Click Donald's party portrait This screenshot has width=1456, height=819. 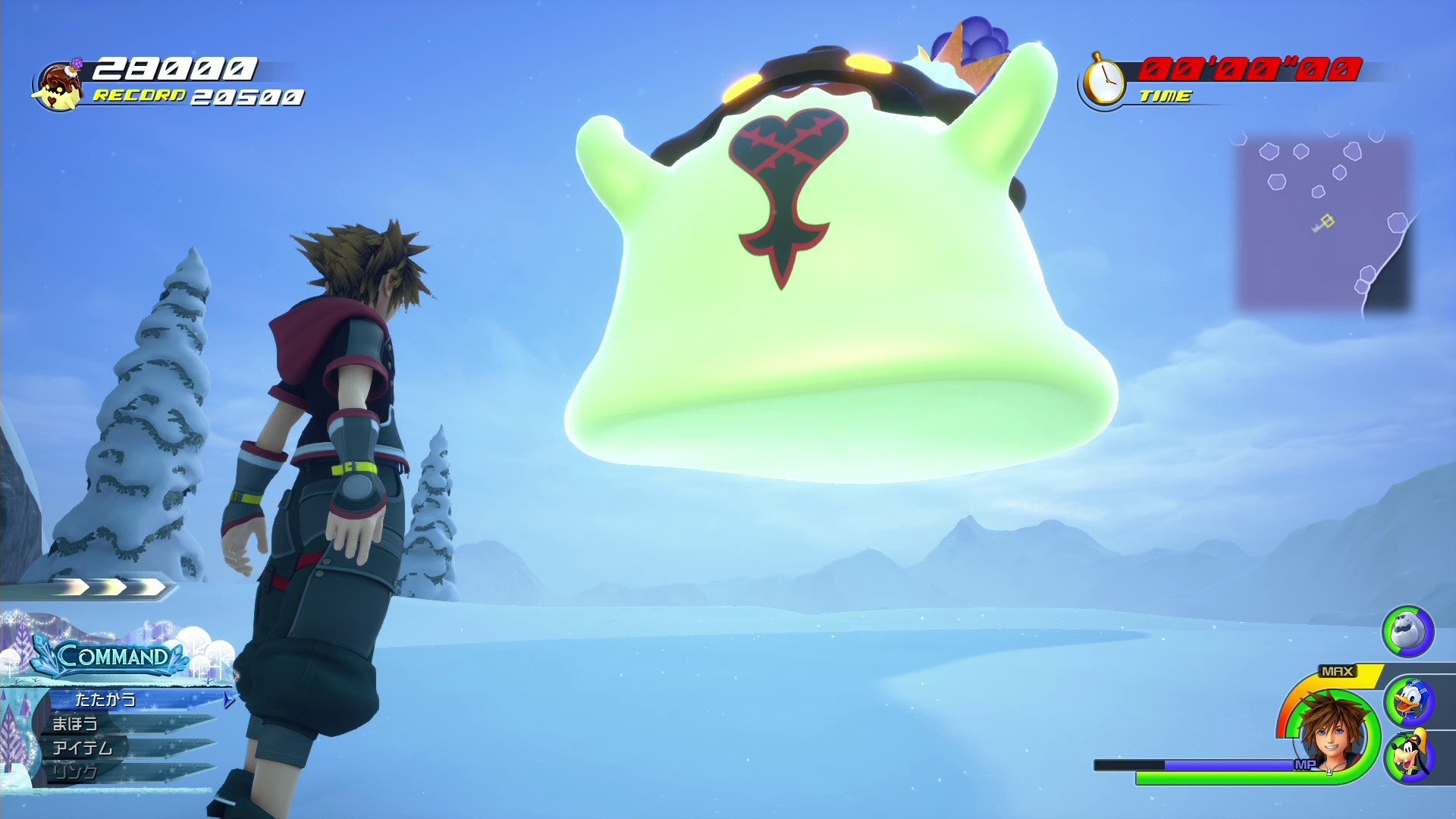(1408, 701)
